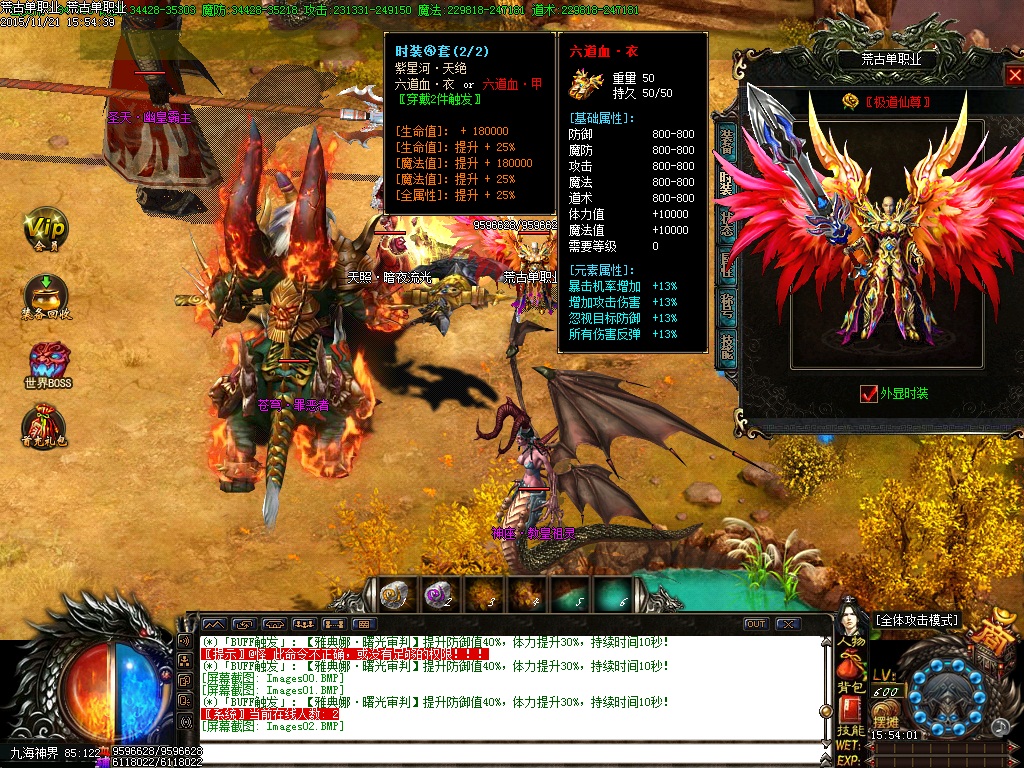Click the chat text input field
Viewport: 1024px width, 768px height.
pyautogui.click(x=500, y=753)
